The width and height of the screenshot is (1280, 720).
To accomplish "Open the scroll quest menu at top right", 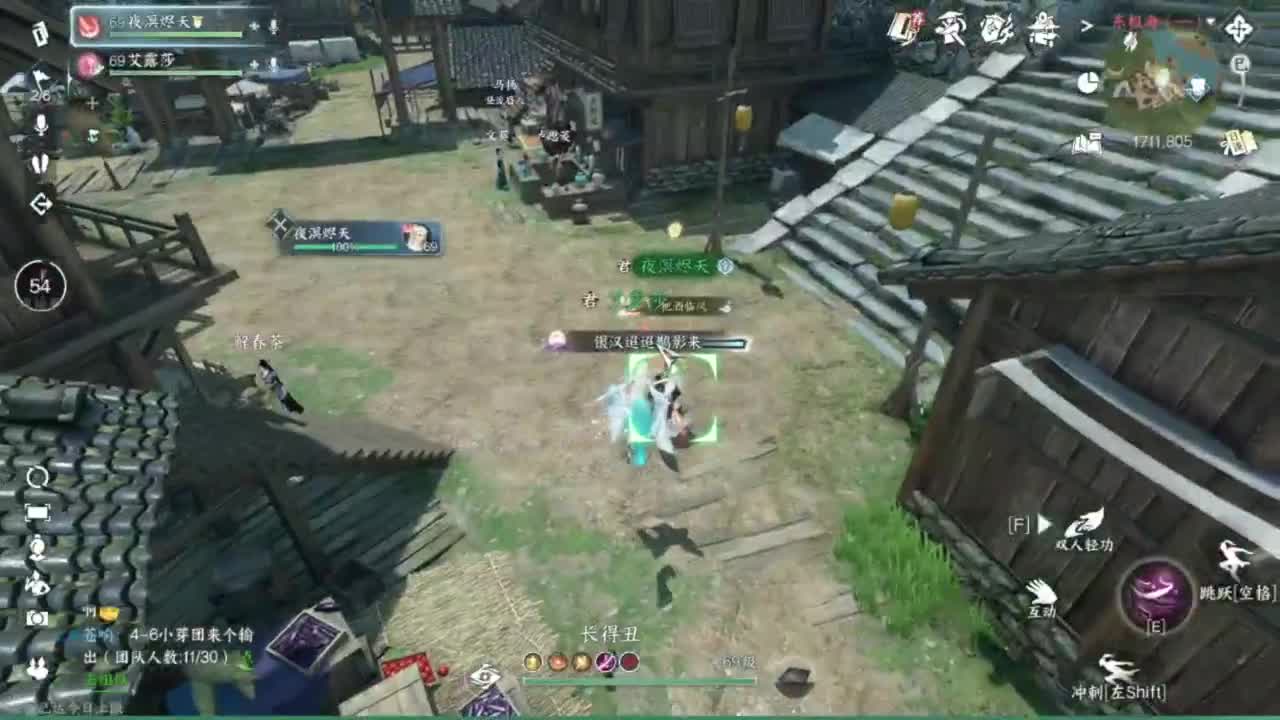I will pos(902,27).
